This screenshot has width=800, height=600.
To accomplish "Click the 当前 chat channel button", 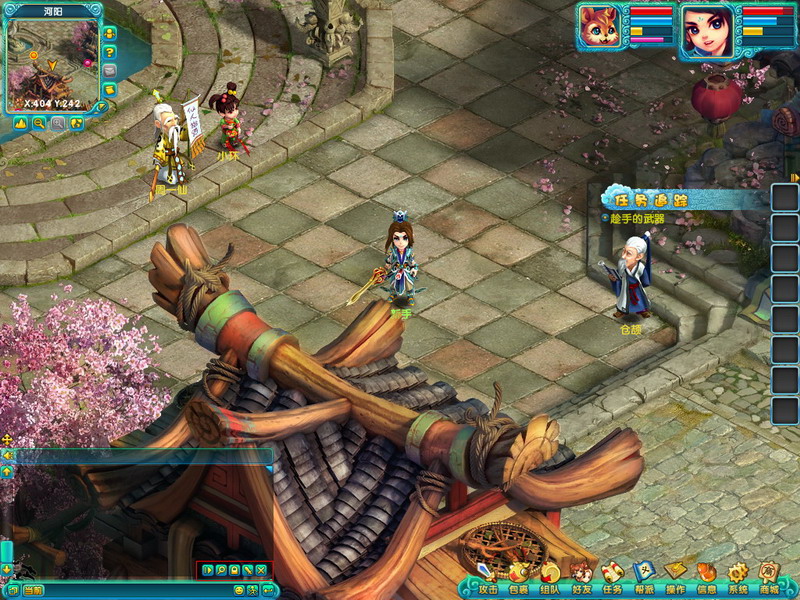I will pyautogui.click(x=33, y=591).
